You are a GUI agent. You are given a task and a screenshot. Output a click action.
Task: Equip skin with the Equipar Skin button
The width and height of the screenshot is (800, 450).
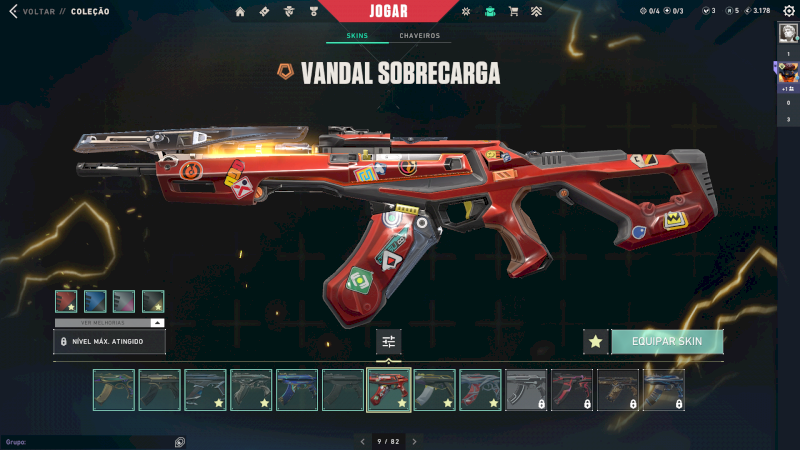666,342
